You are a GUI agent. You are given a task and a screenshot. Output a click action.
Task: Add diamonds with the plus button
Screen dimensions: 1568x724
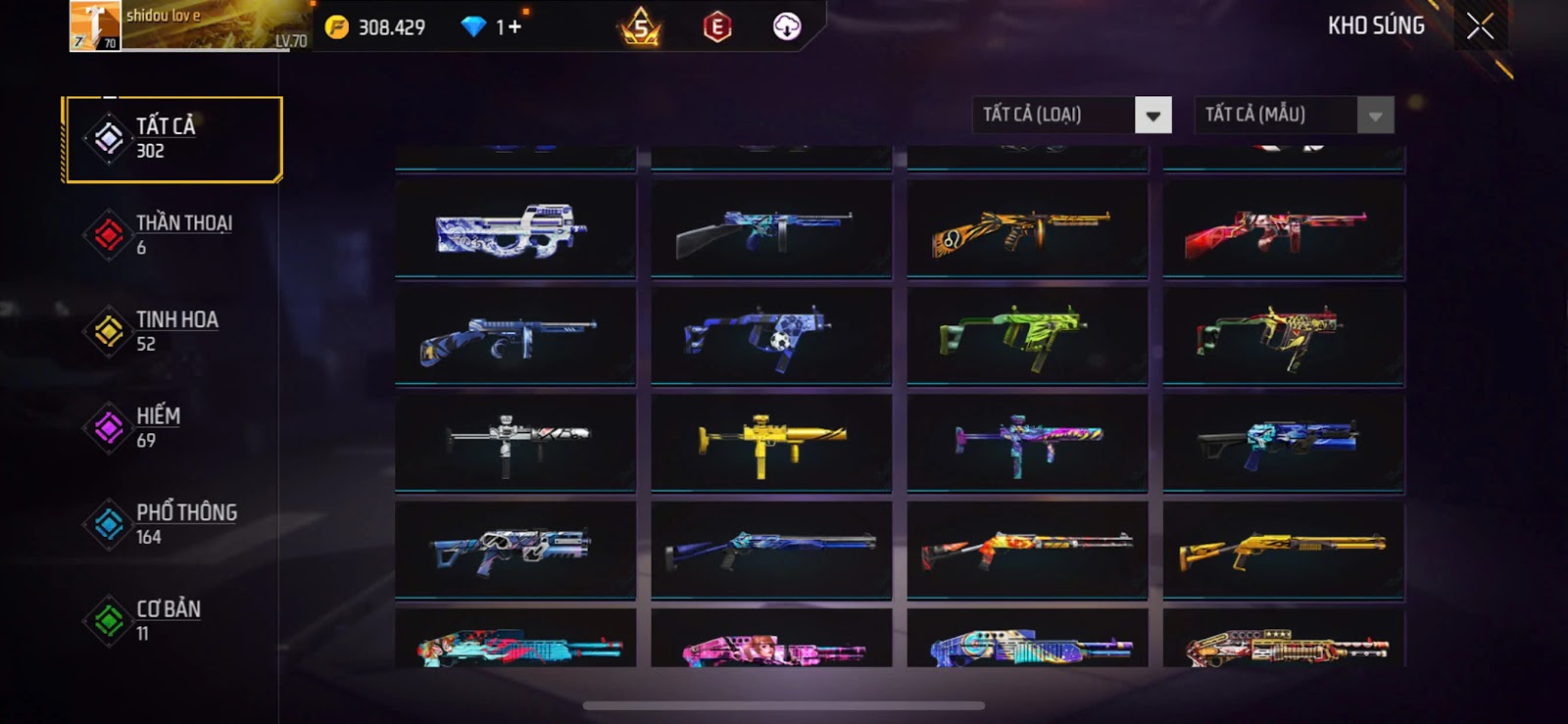tap(514, 27)
